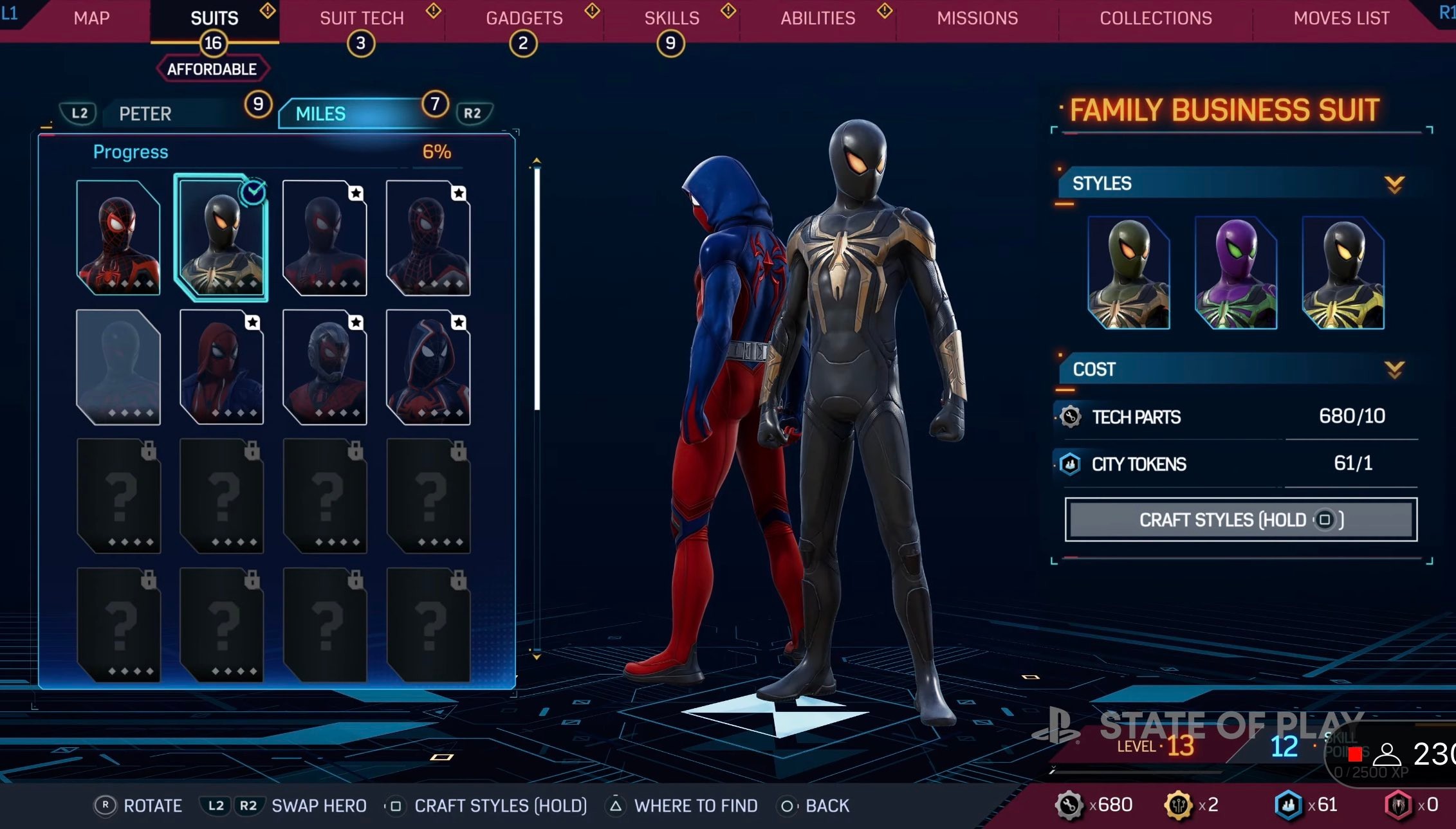Collapse the STYLES section chevron

click(x=1394, y=185)
